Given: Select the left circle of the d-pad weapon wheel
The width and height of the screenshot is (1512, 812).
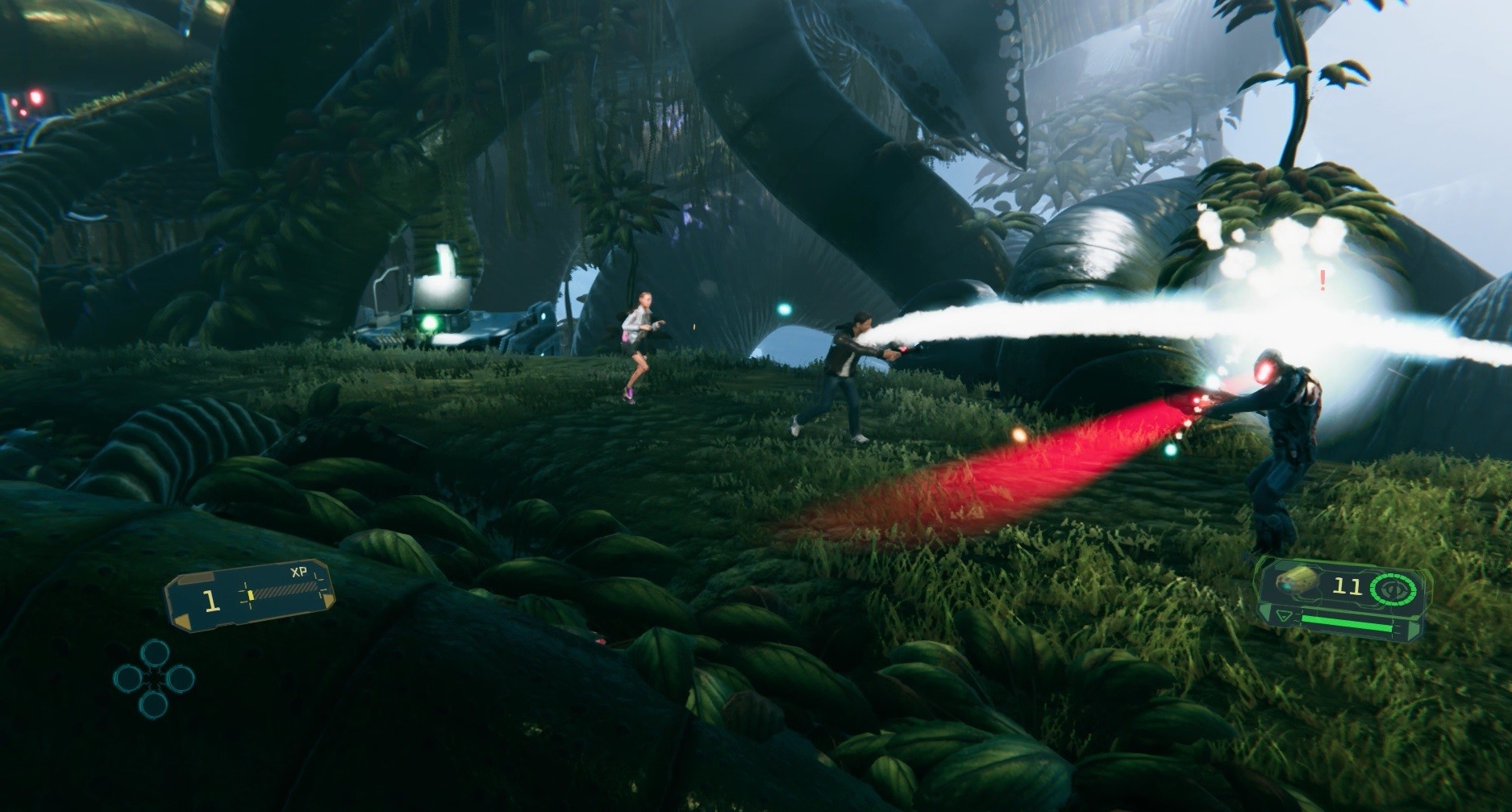Looking at the screenshot, I should pyautogui.click(x=127, y=679).
